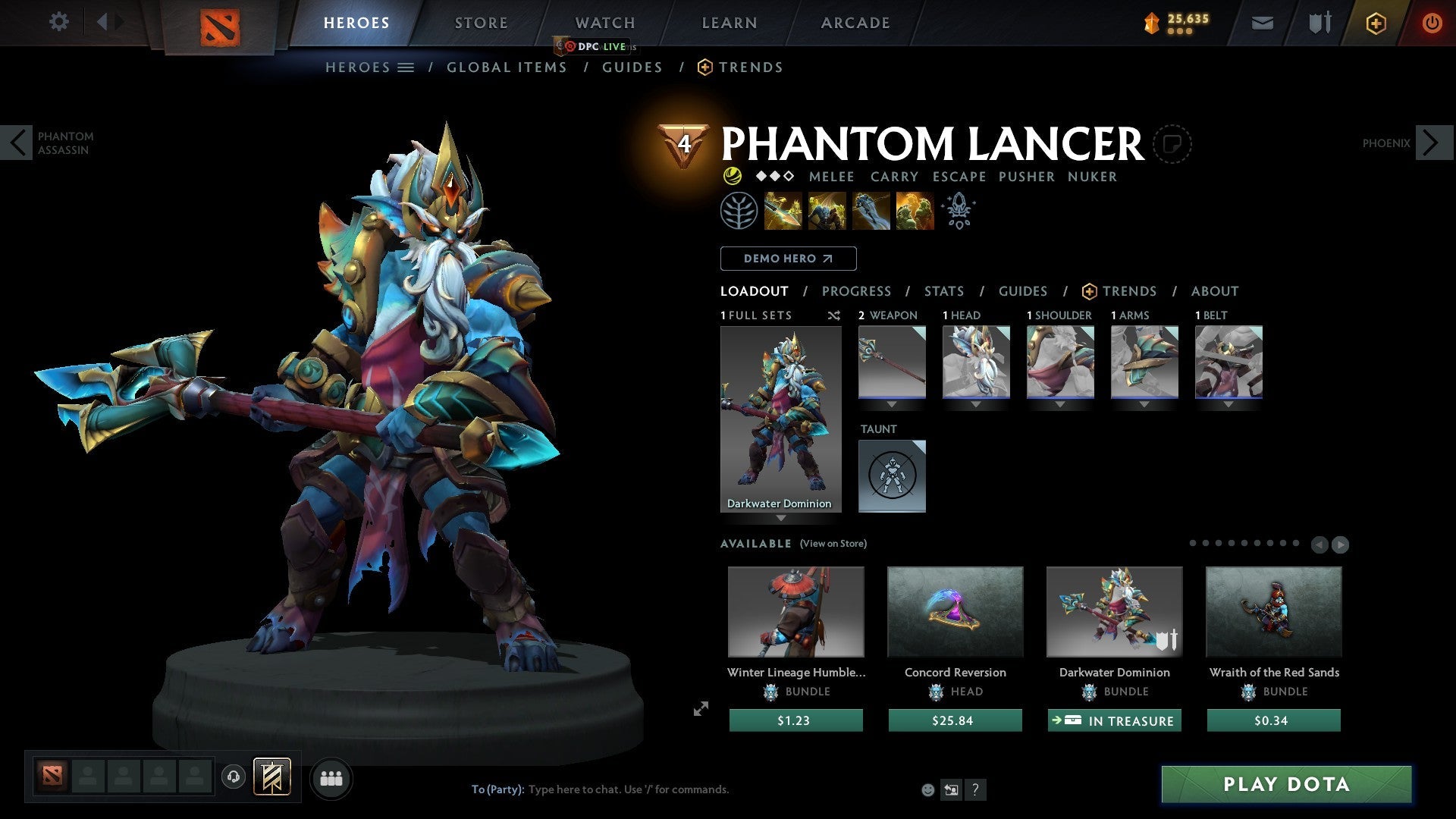Switch to the STATS tab
This screenshot has width=1456, height=819.
point(943,291)
